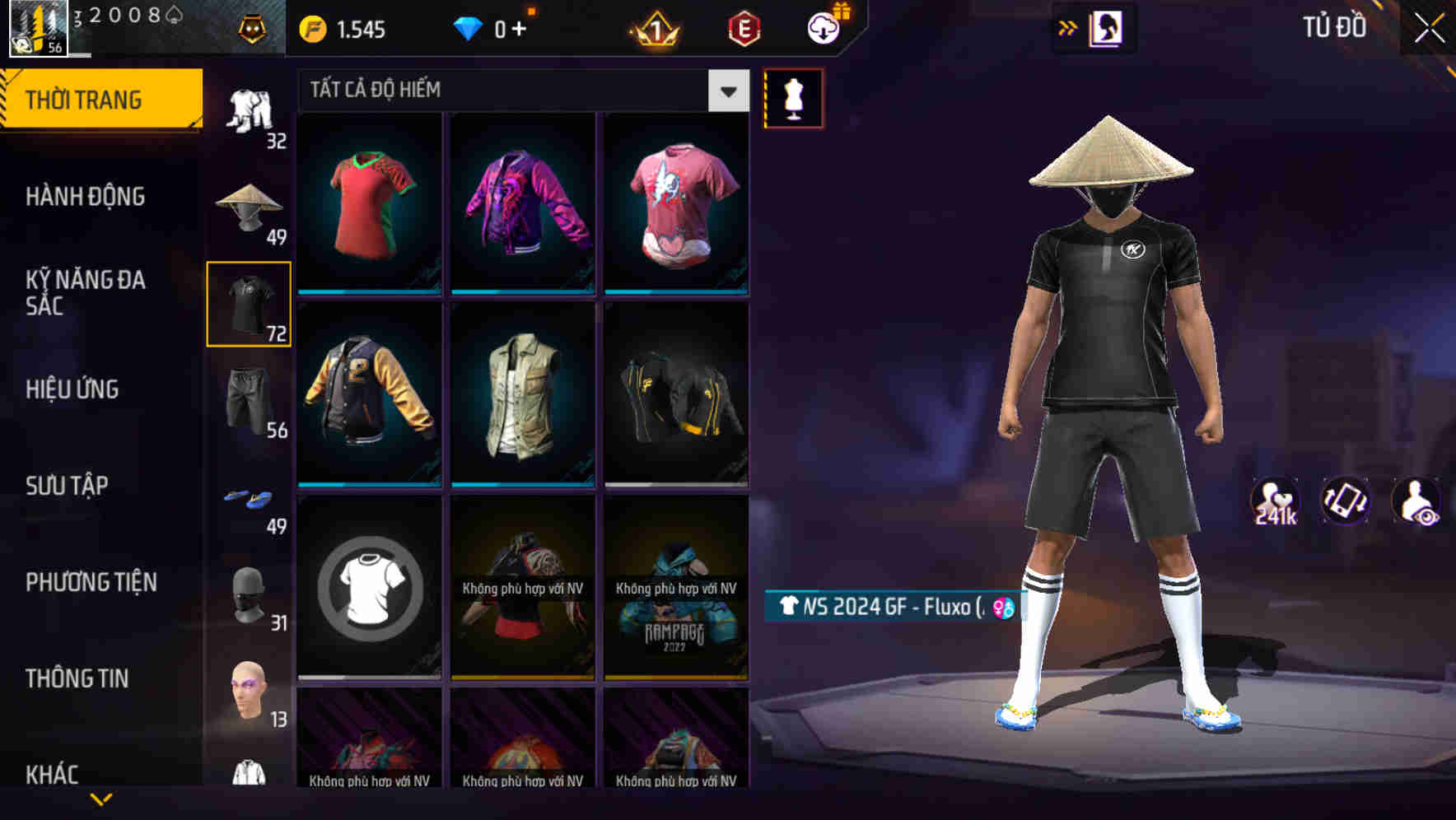Collapse the left menu with the chevron

point(99,799)
